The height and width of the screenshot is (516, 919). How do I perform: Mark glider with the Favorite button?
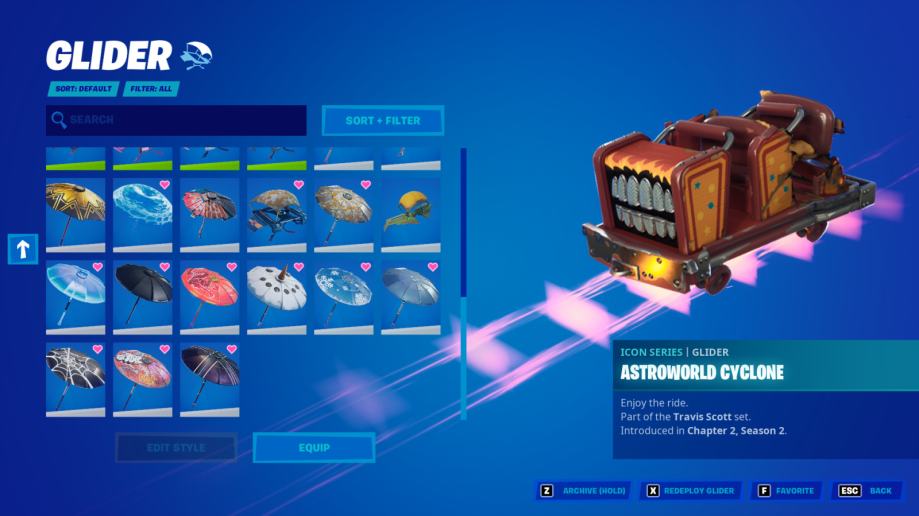click(785, 491)
